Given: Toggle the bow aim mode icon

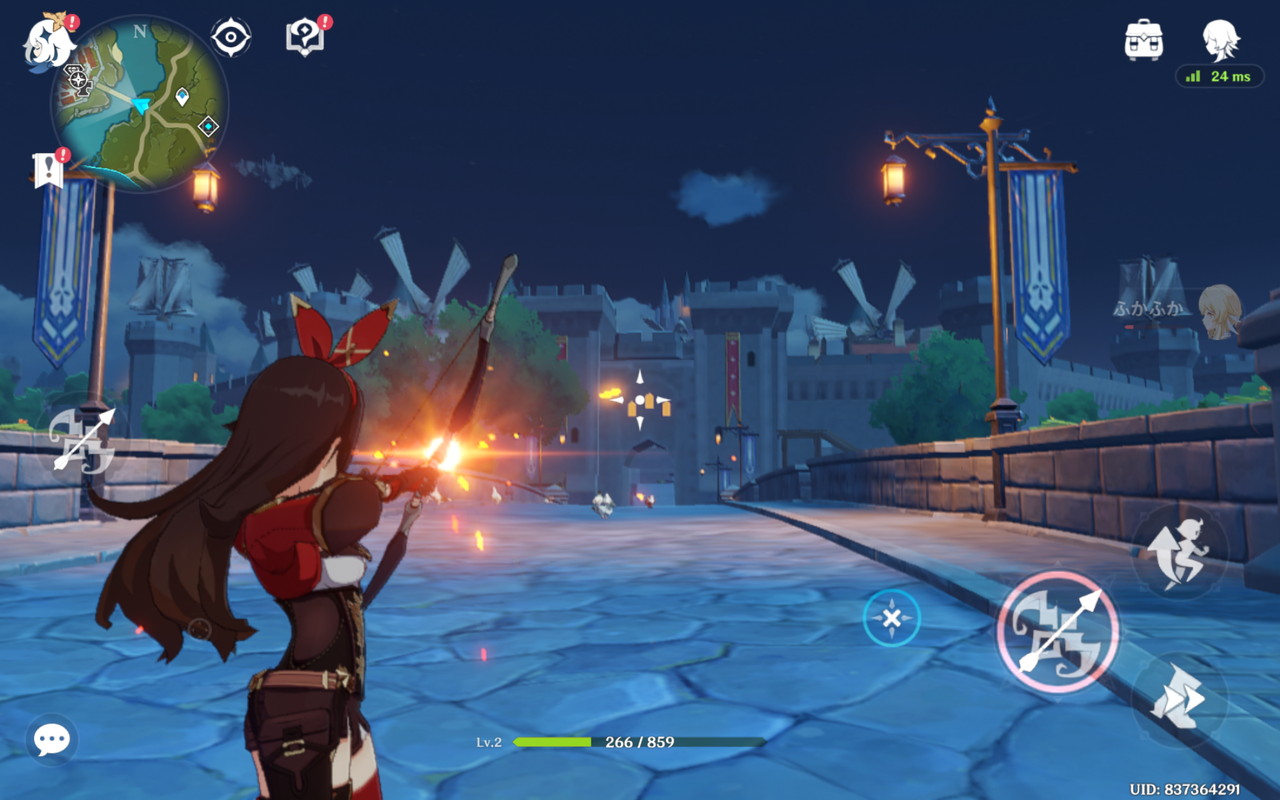Looking at the screenshot, I should [x=82, y=439].
